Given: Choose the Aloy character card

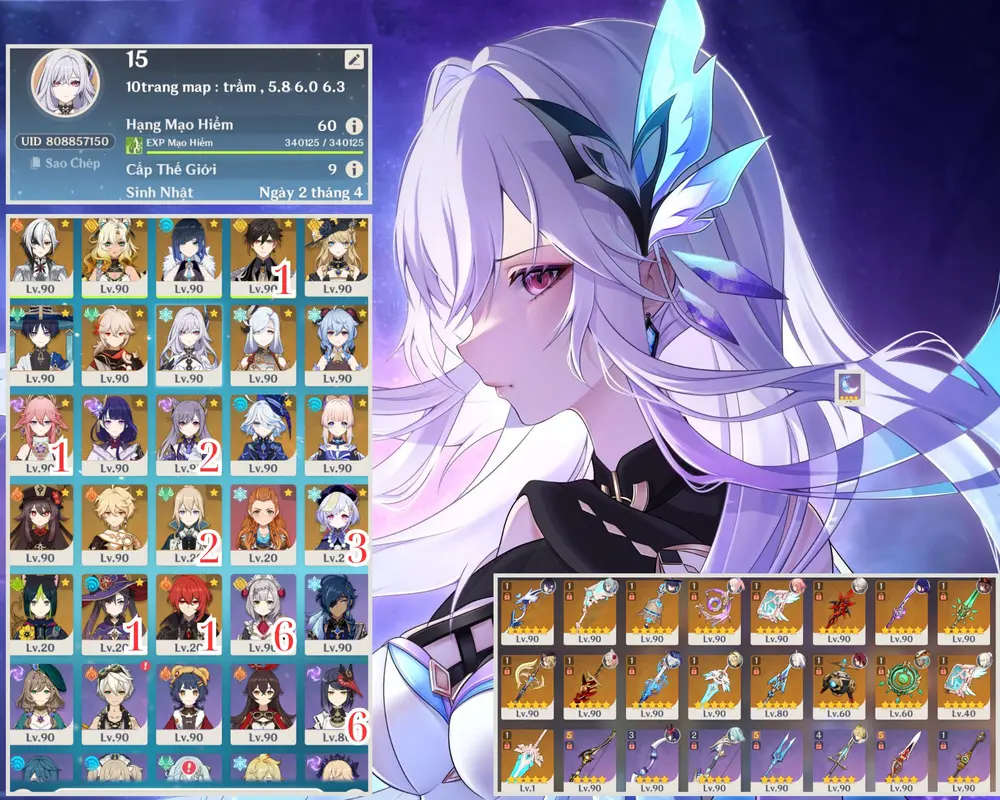Looking at the screenshot, I should (263, 521).
